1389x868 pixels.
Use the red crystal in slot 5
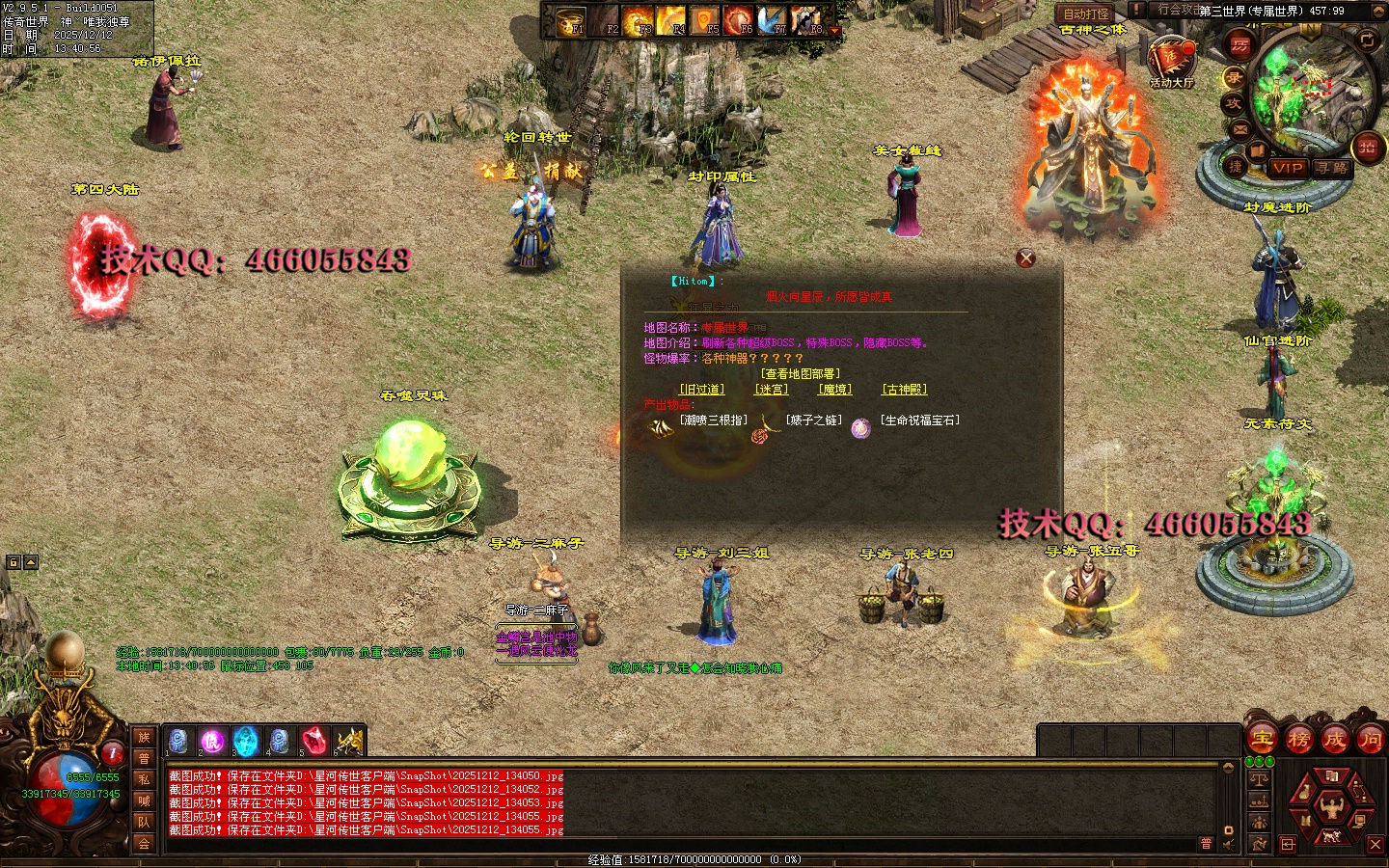coord(313,741)
